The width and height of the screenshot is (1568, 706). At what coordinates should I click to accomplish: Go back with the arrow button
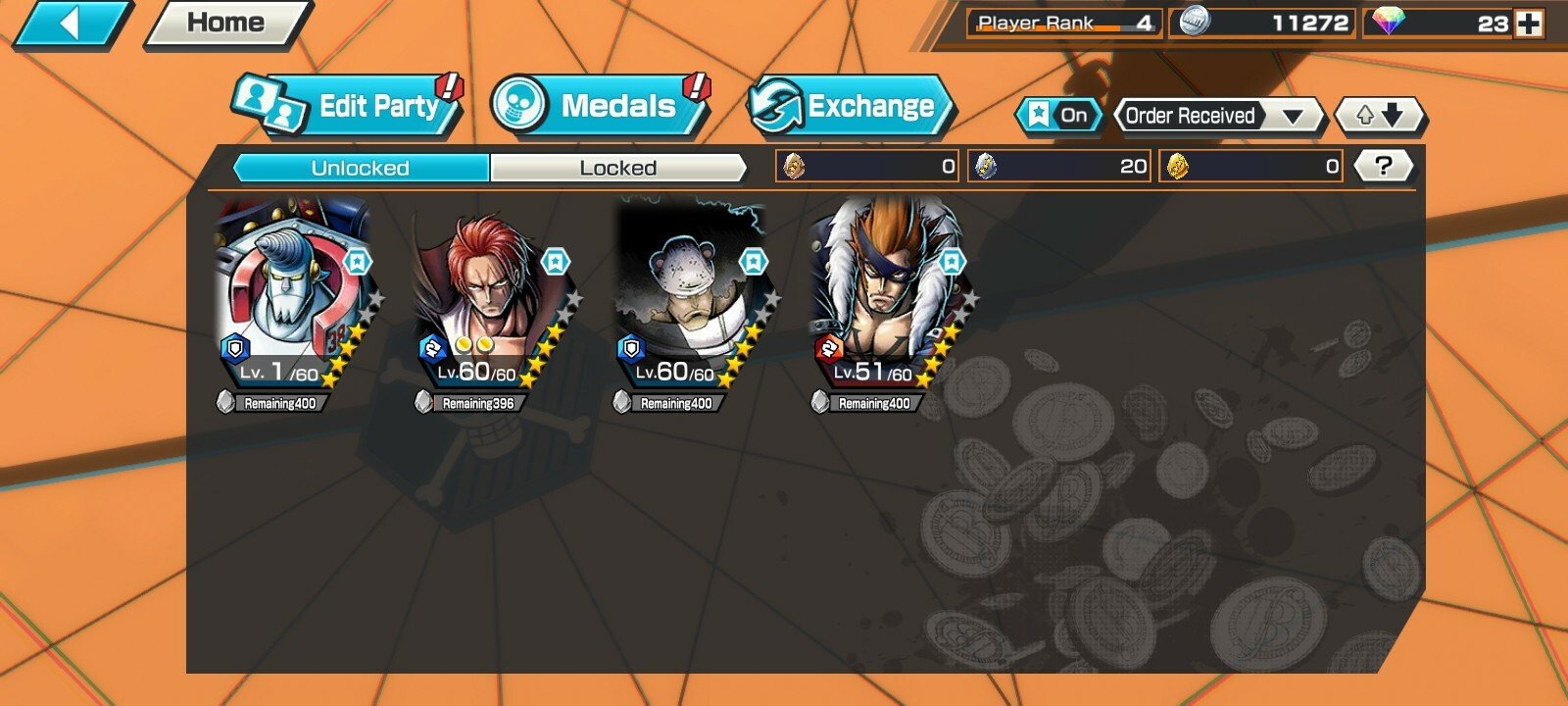(71, 24)
